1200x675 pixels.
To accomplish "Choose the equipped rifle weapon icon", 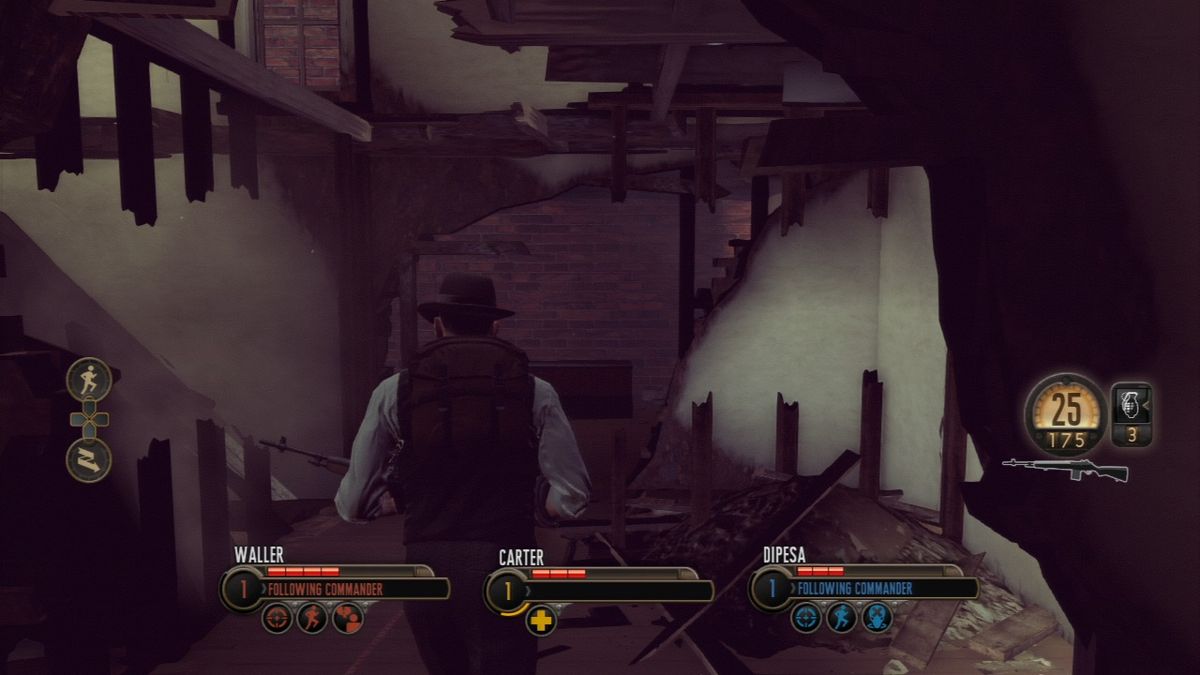I will [x=1065, y=469].
